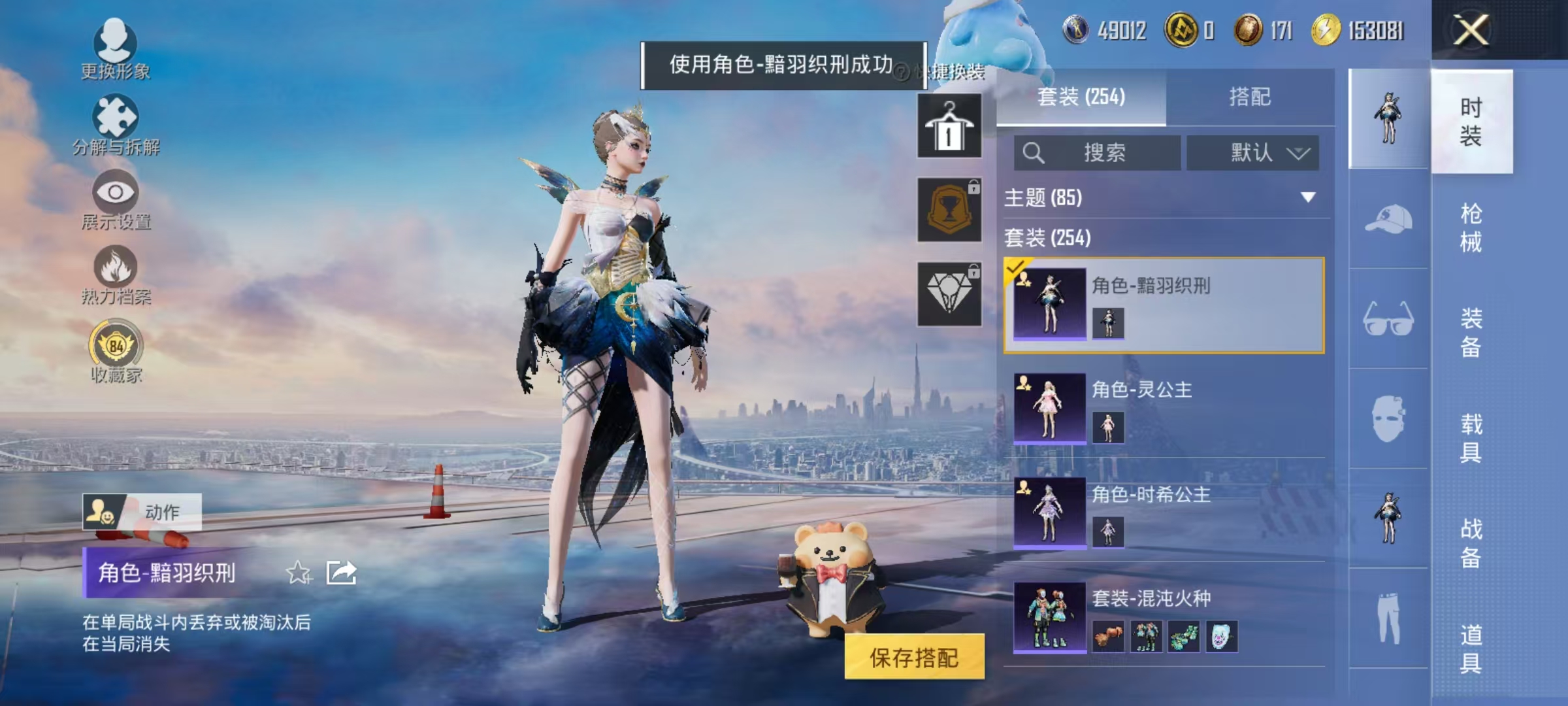
Task: Click the 搜索 search input field
Action: (x=1098, y=152)
